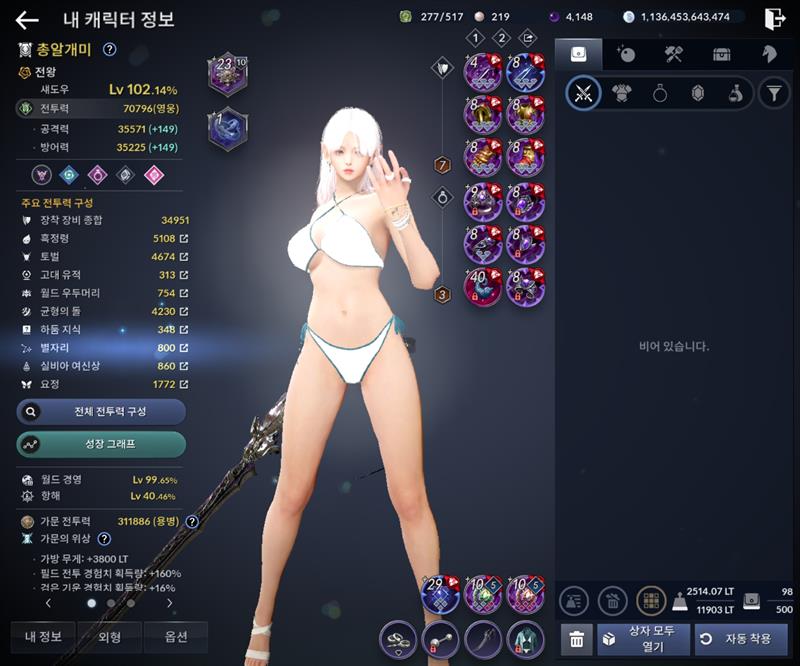Choose 상자 모두 열기 to open all boxes
The image size is (800, 666).
click(x=643, y=639)
